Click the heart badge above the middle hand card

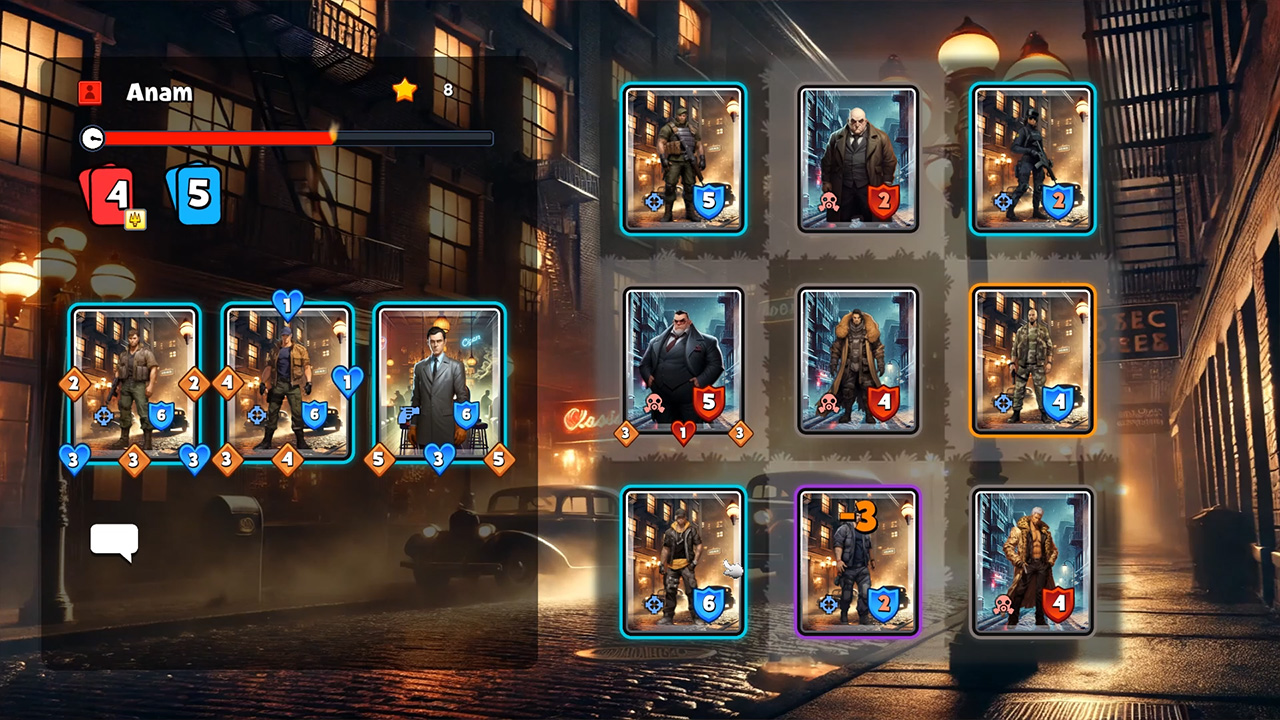coord(287,307)
